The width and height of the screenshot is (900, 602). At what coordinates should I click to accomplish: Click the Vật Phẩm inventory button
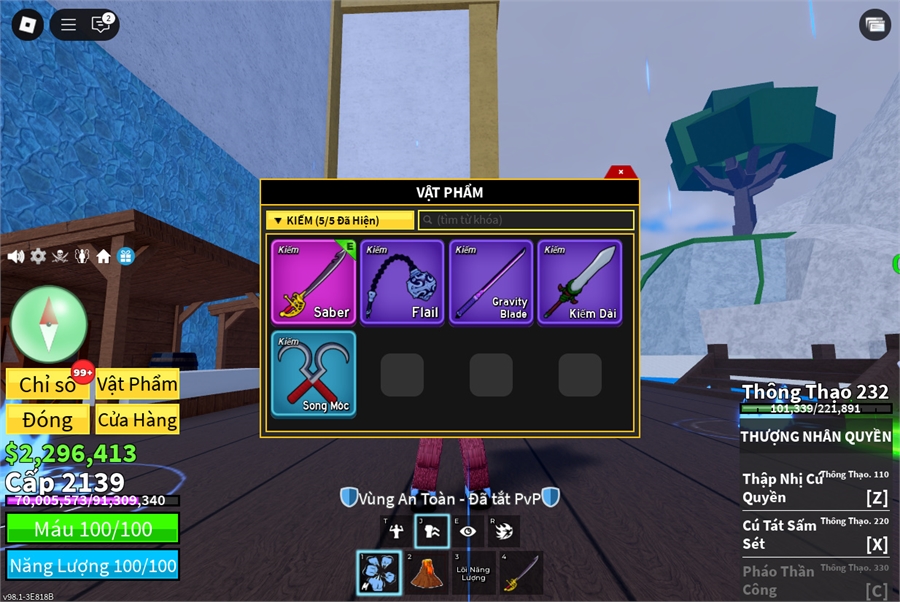coord(138,384)
